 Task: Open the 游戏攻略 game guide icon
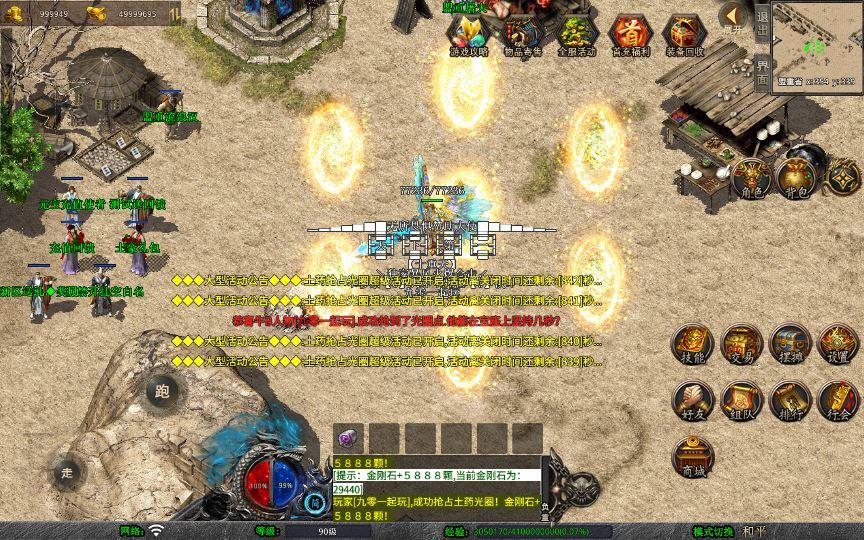coord(469,35)
